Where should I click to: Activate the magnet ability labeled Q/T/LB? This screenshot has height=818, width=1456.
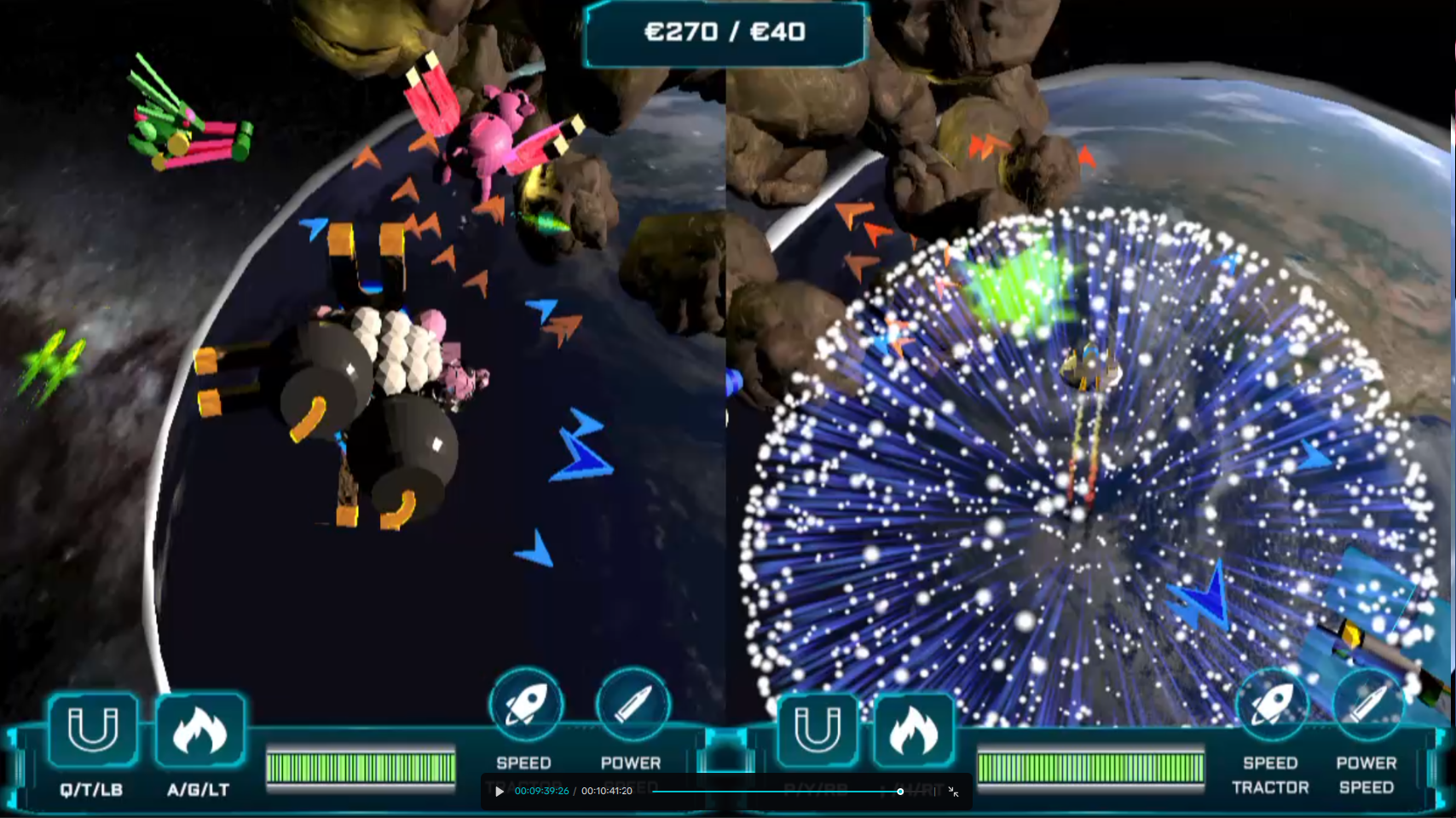[x=92, y=729]
